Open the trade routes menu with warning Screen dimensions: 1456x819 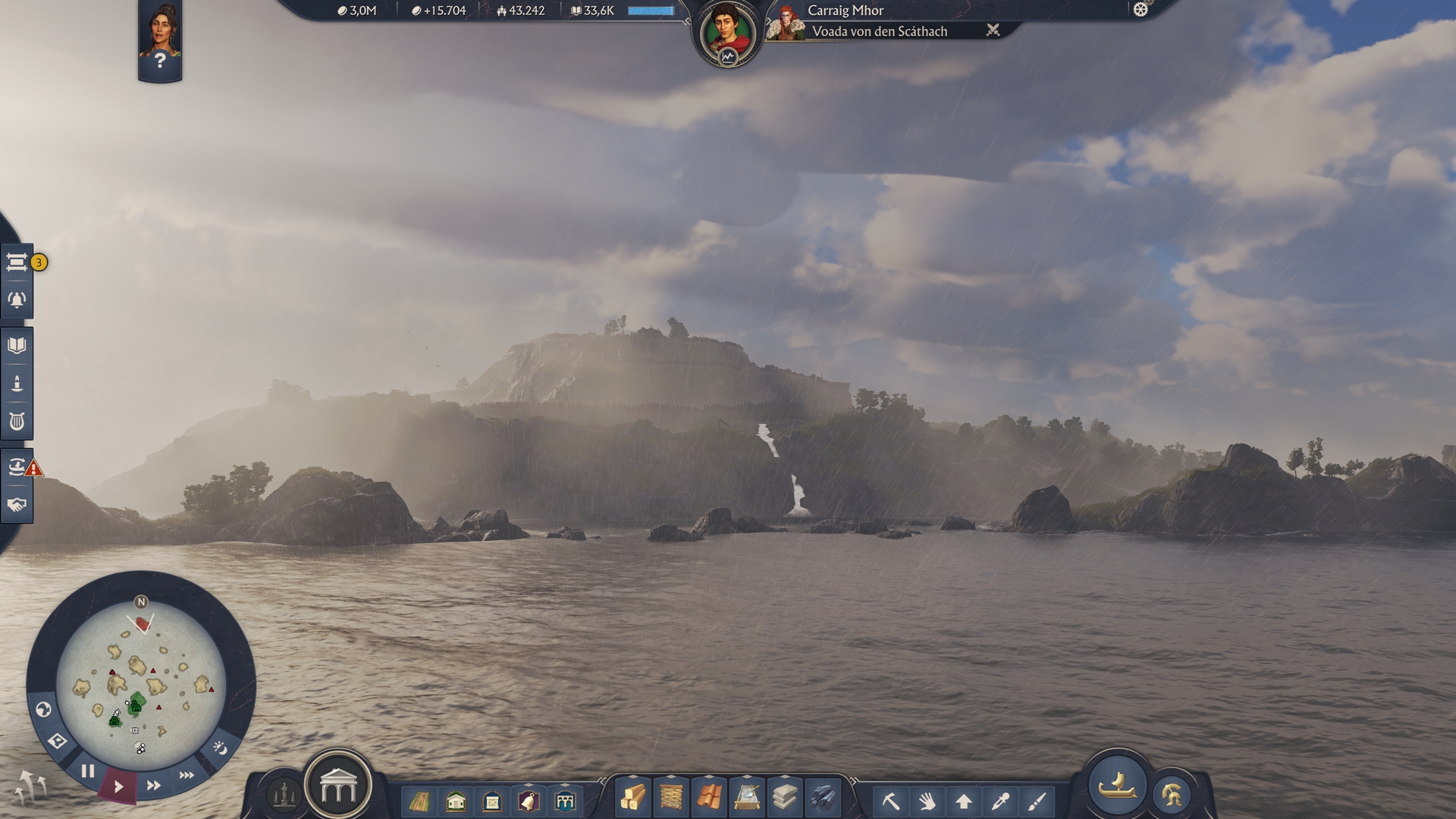[x=17, y=467]
